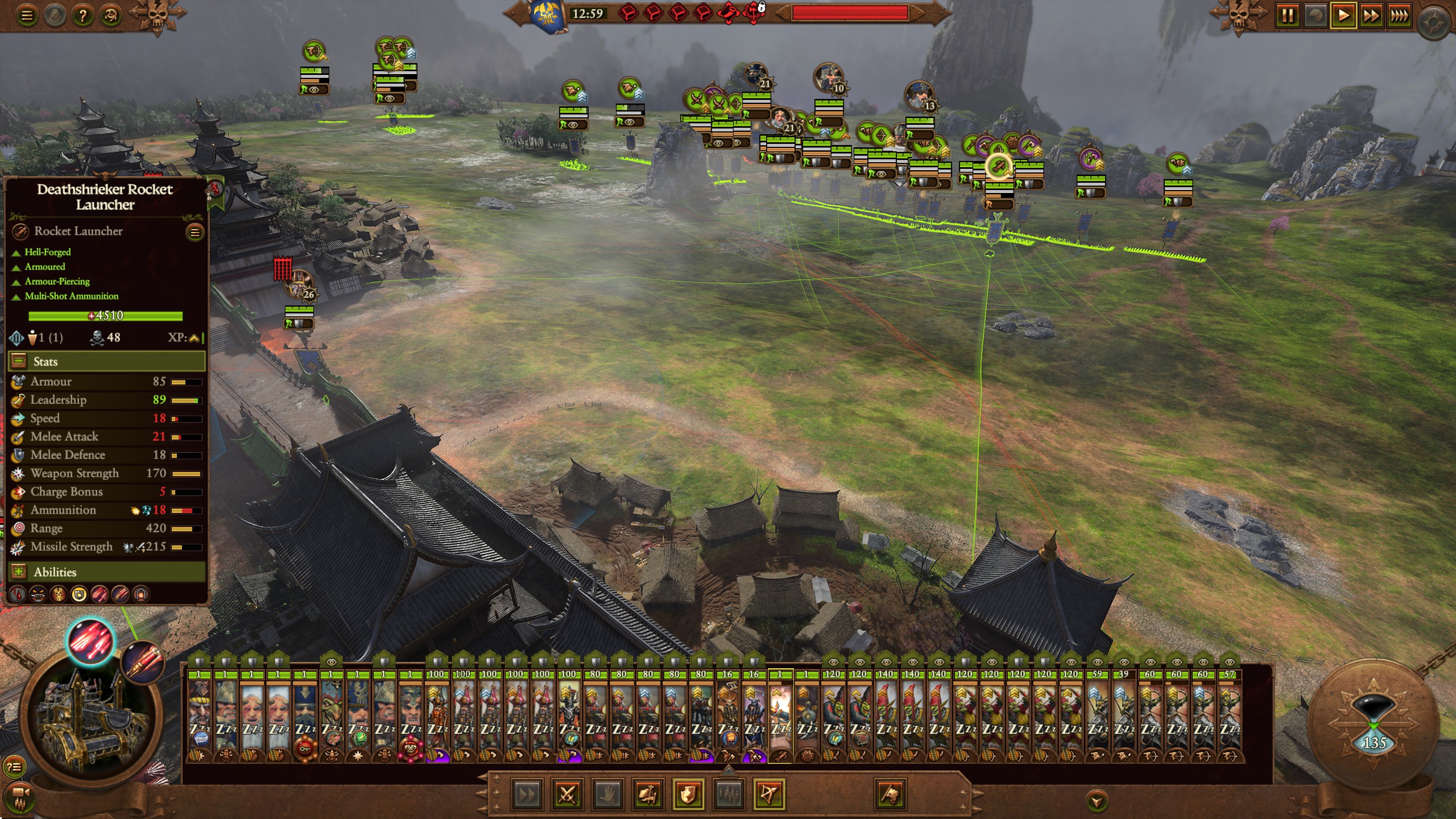Image resolution: width=1456 pixels, height=819 pixels.
Task: Open the Rocket Launcher options menu
Action: click(195, 231)
